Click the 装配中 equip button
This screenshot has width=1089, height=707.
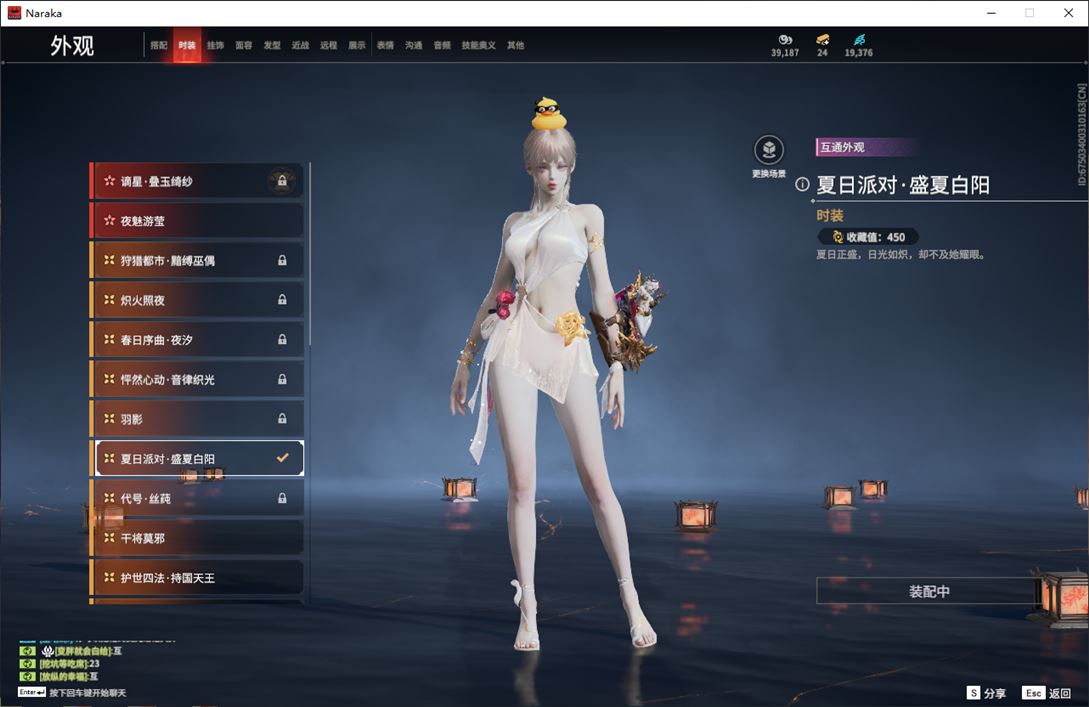929,591
